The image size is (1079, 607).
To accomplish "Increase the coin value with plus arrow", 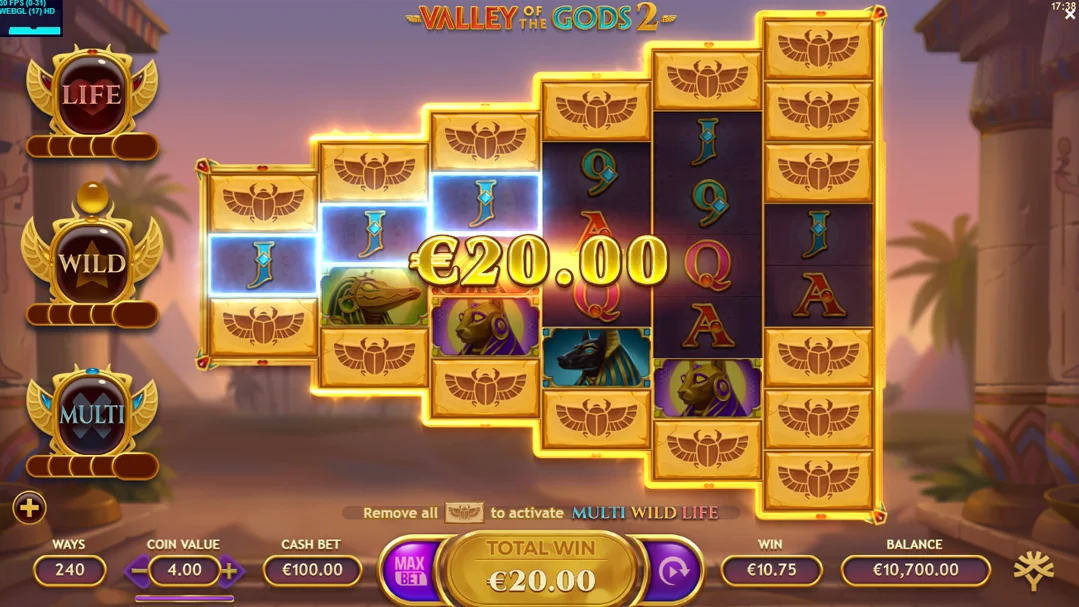I will pyautogui.click(x=230, y=571).
